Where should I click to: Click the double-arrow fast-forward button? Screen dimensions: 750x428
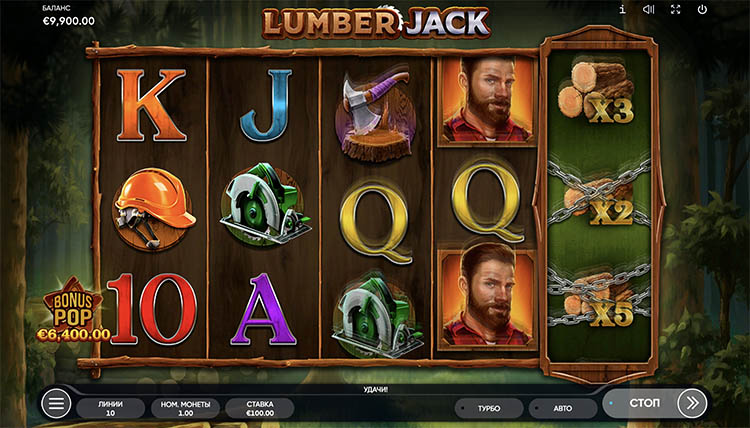coord(692,403)
